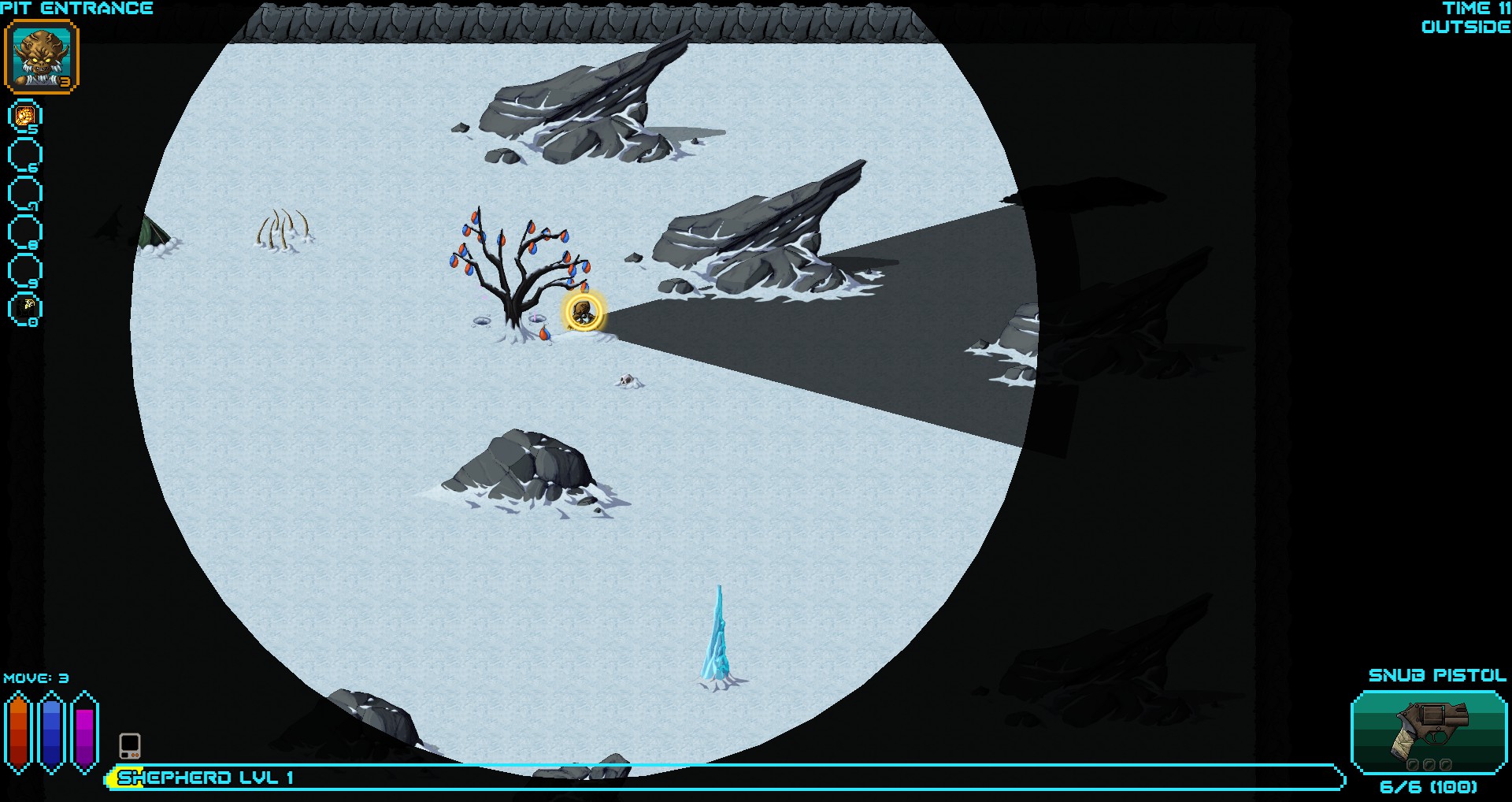1512x802 pixels.
Task: Select the SNUB PISTOL title label
Action: (x=1436, y=675)
